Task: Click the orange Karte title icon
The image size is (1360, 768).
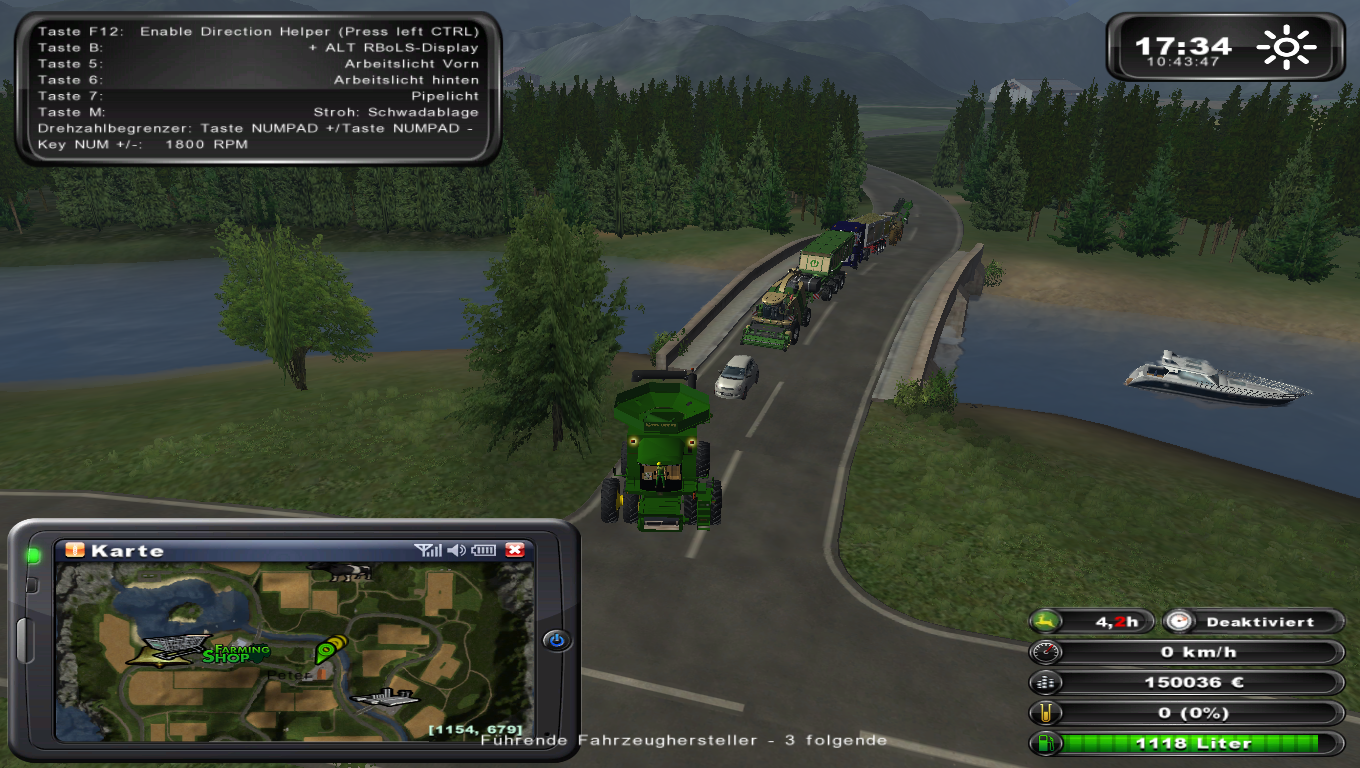Action: tap(75, 550)
